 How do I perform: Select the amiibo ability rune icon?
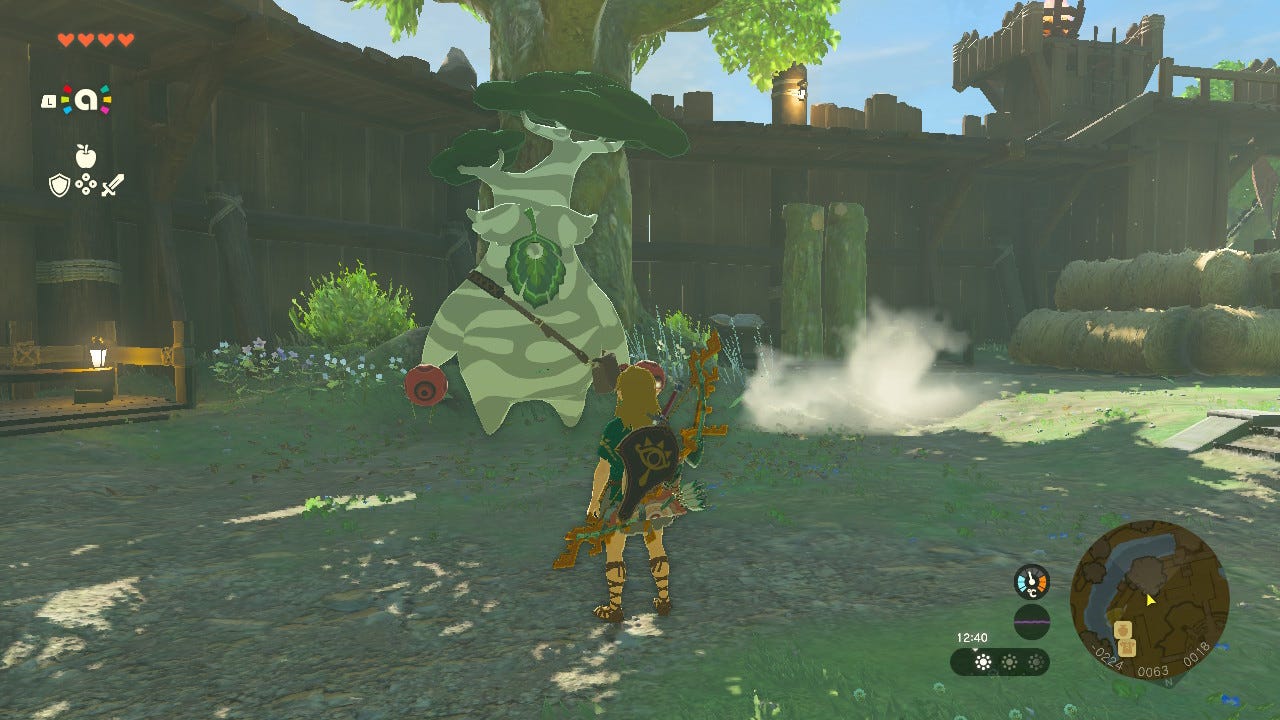(x=85, y=98)
